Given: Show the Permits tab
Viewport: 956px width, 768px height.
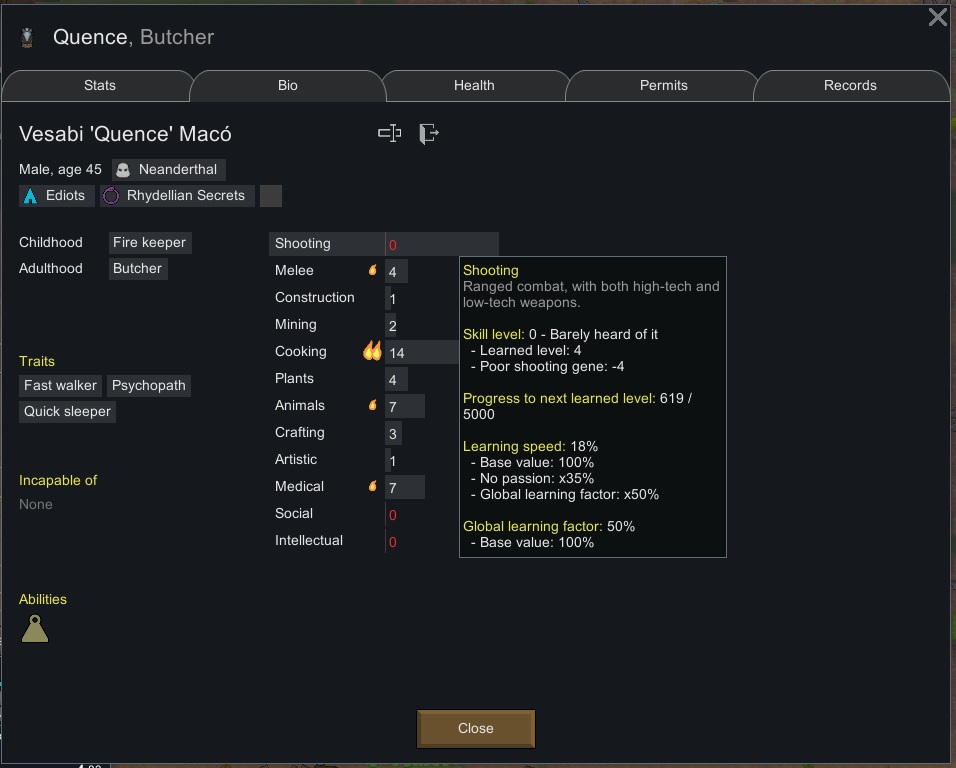Looking at the screenshot, I should pyautogui.click(x=663, y=86).
